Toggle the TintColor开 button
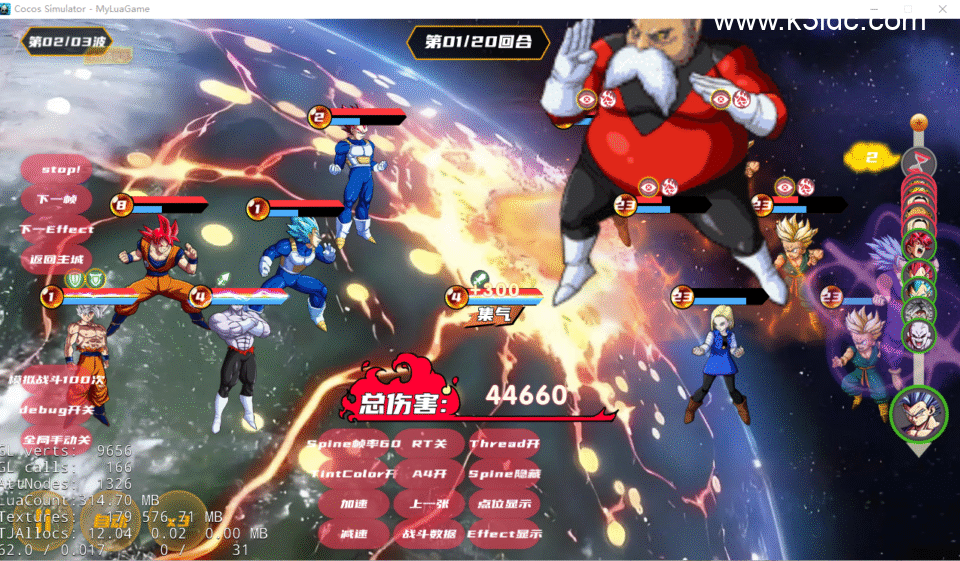Image resolution: width=960 pixels, height=561 pixels. pyautogui.click(x=353, y=474)
